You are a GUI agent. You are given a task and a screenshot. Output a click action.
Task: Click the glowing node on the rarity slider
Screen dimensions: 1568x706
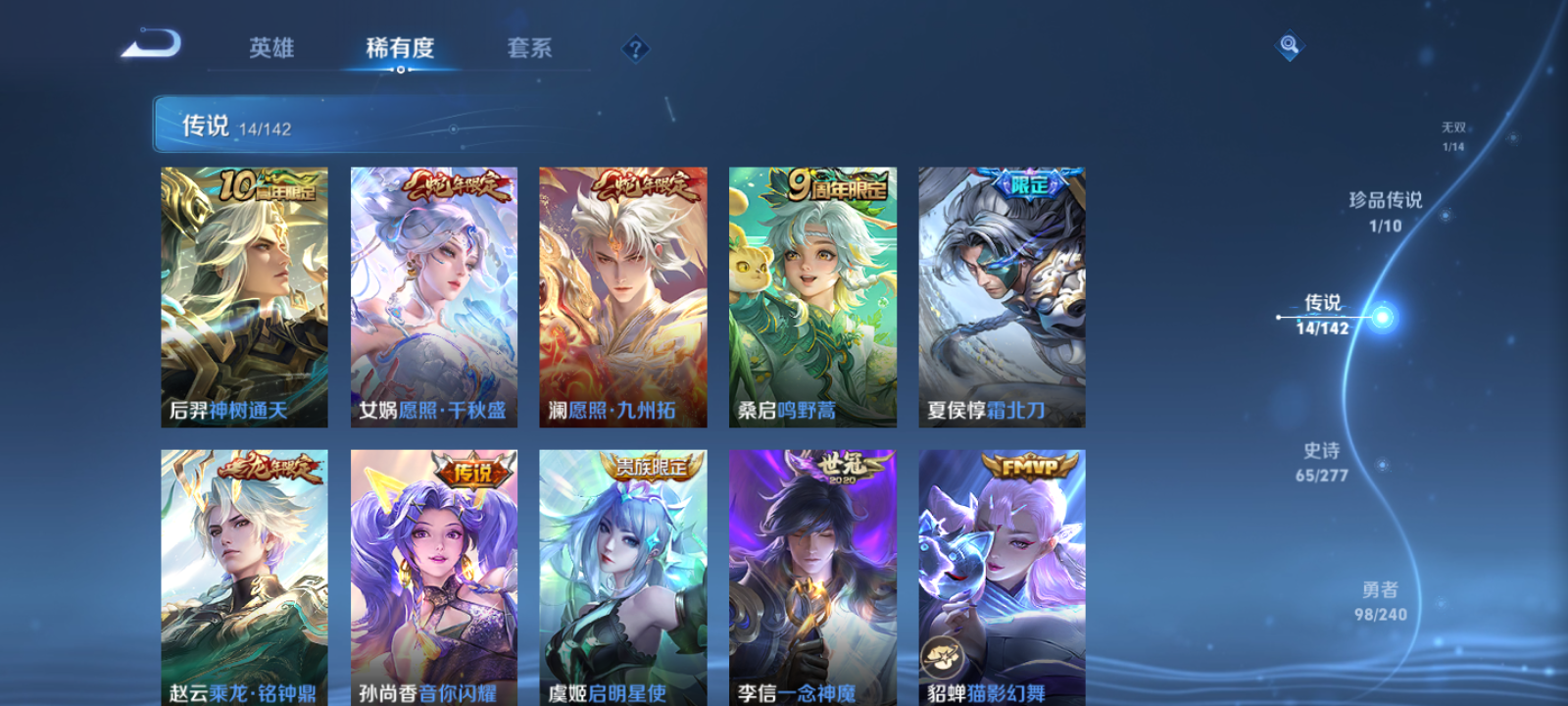[1380, 316]
